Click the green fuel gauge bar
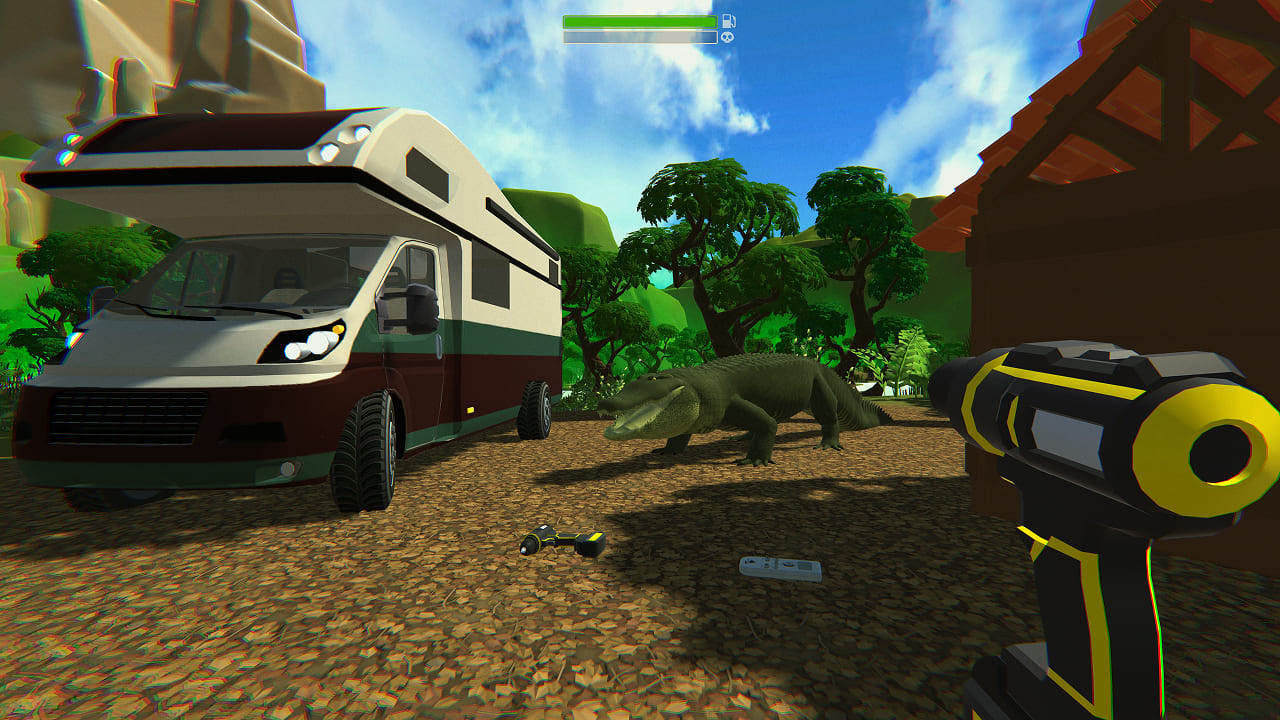 640,19
